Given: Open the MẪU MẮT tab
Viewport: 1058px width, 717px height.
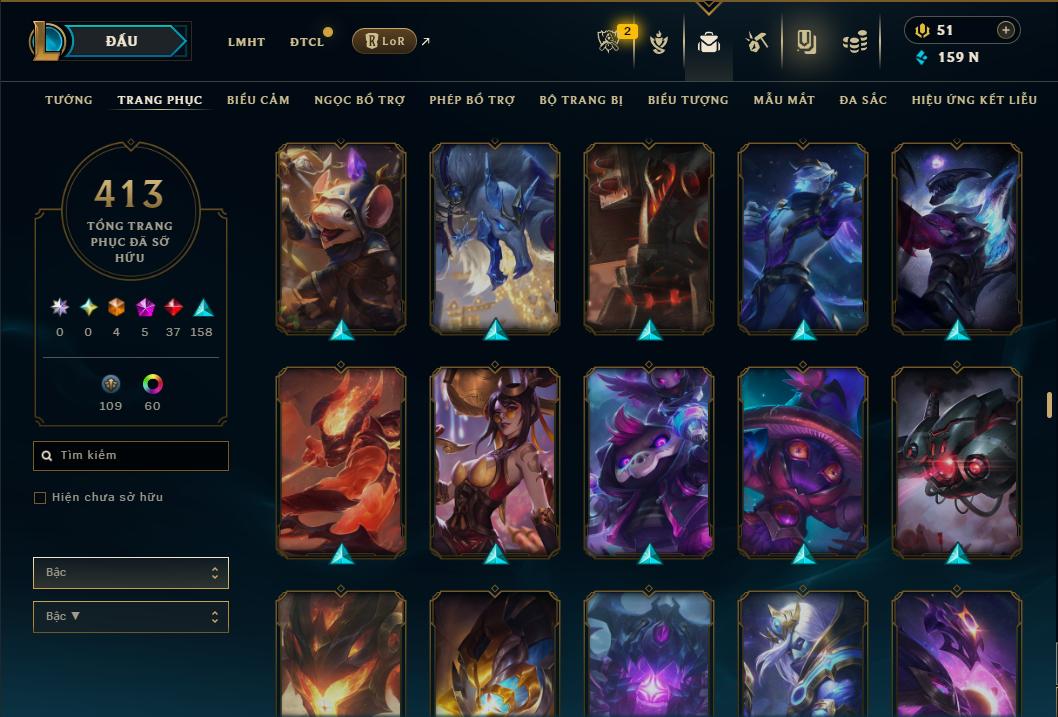Looking at the screenshot, I should (784, 100).
